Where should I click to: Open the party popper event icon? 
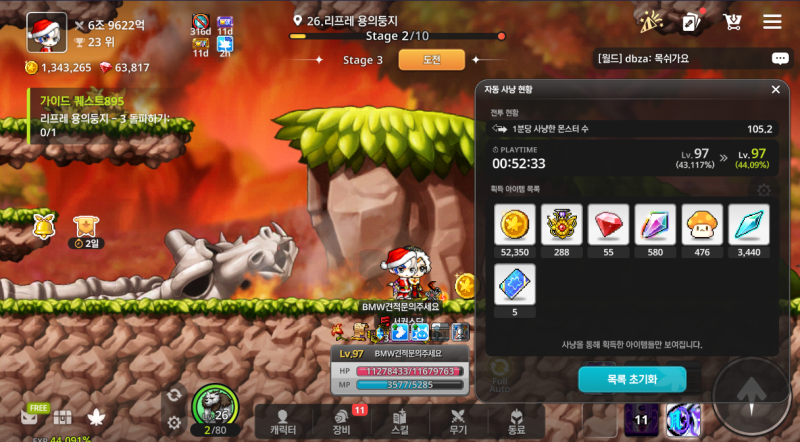(x=651, y=22)
